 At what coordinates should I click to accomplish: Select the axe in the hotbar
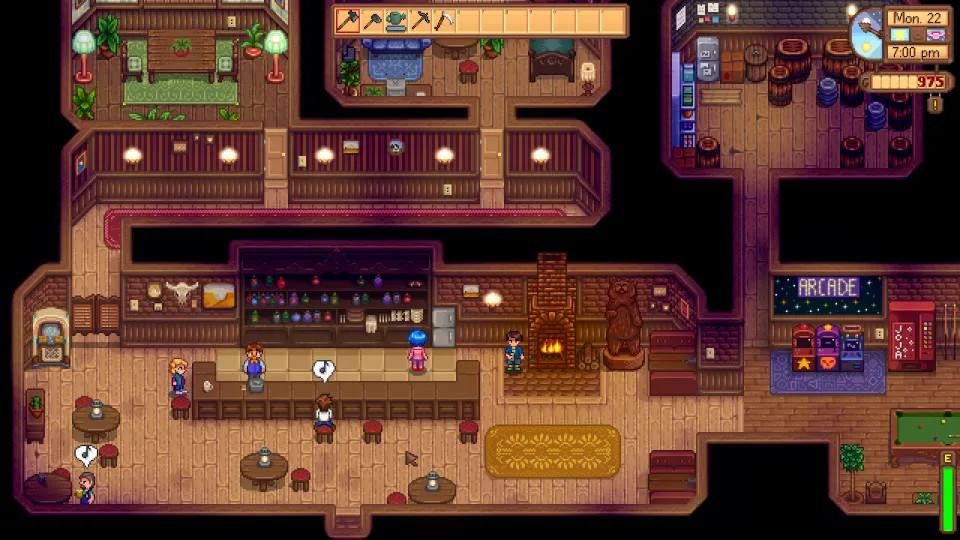pos(348,20)
